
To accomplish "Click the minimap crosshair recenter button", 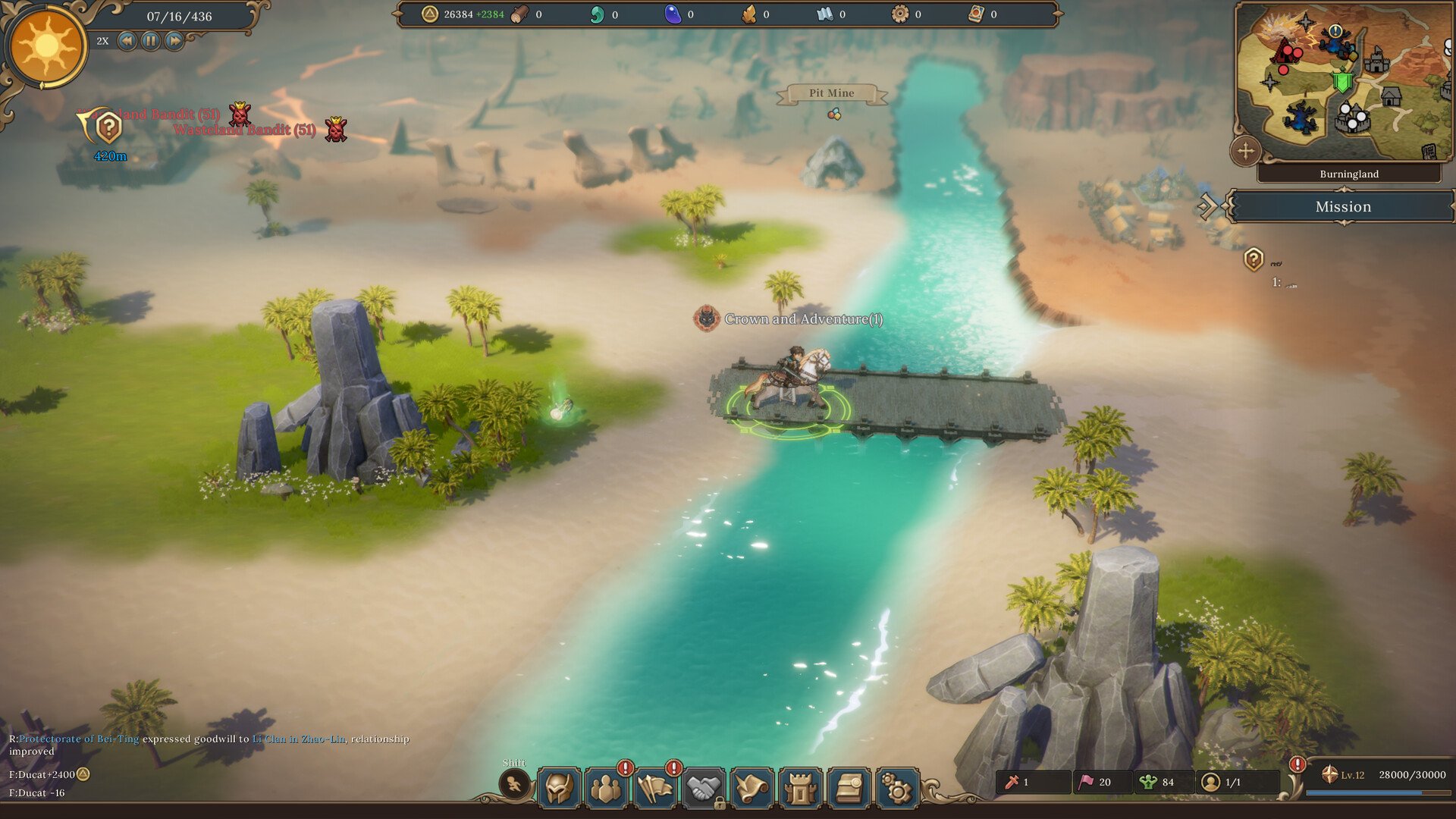I will (1246, 151).
